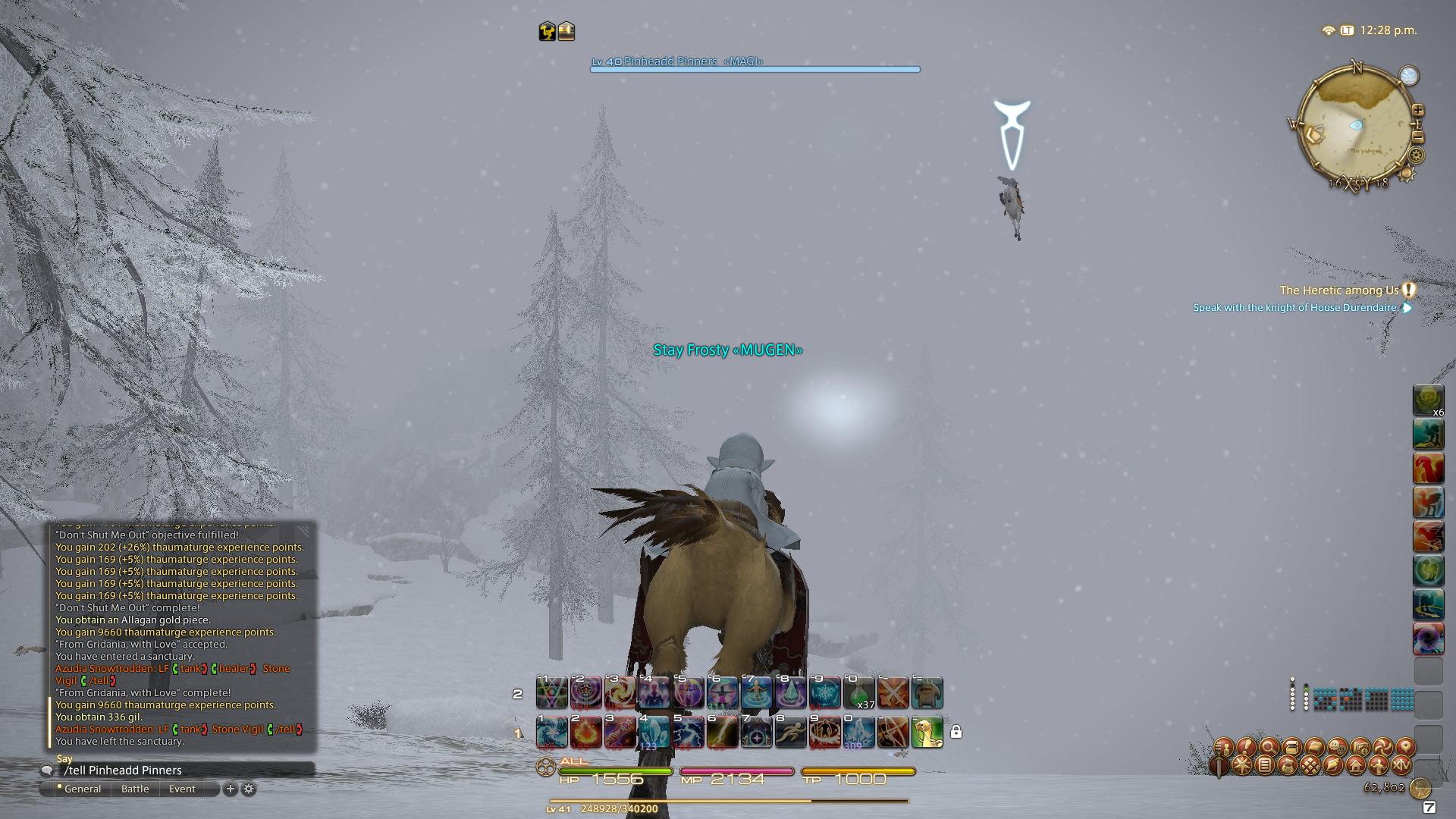1456x819 pixels.
Task: Cast Fire from hotbar slot 2
Action: click(x=586, y=733)
